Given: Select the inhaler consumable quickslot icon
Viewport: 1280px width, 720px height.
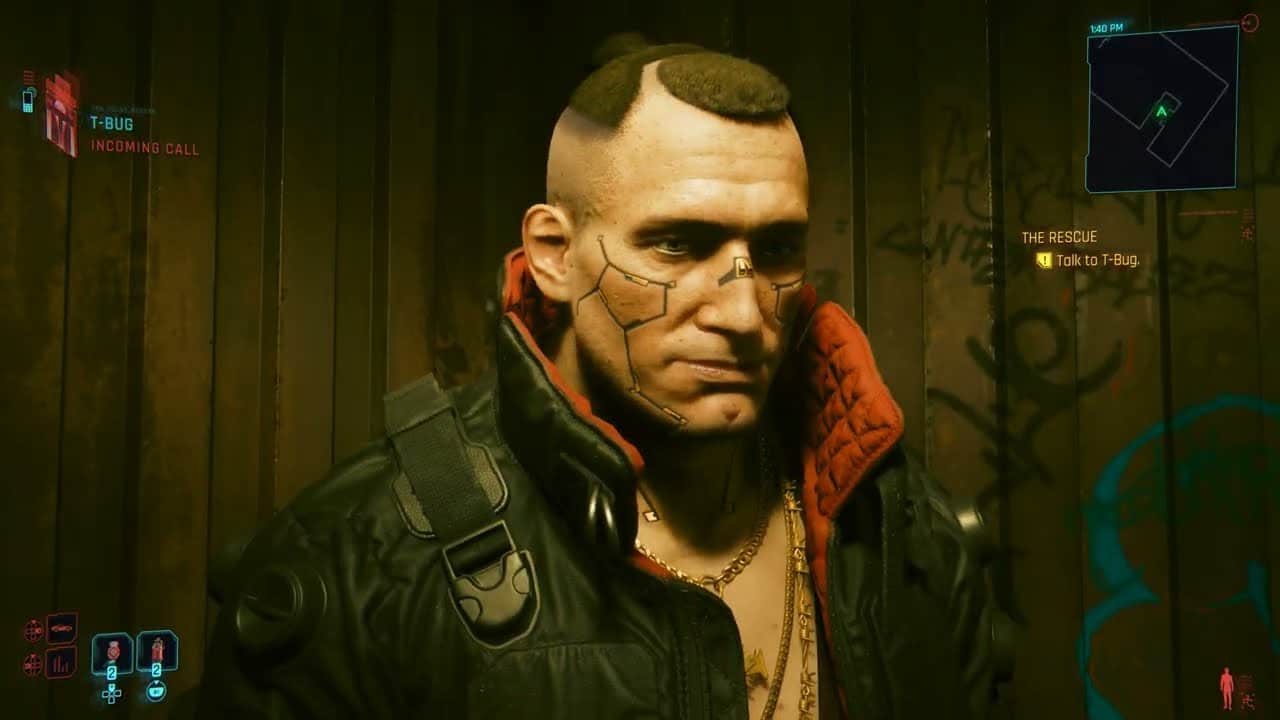Looking at the screenshot, I should tap(157, 648).
